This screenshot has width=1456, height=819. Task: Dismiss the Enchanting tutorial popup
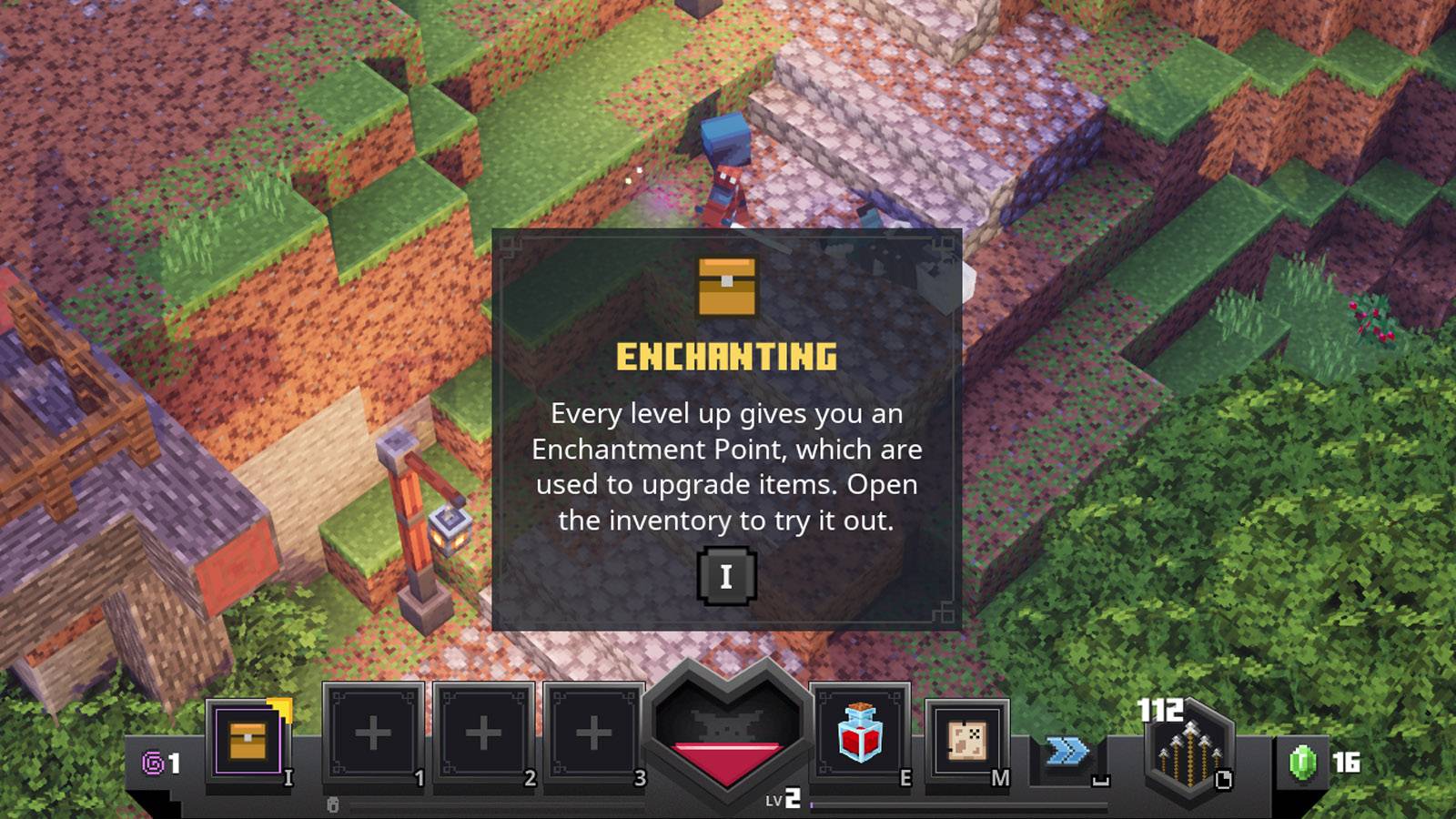click(726, 576)
